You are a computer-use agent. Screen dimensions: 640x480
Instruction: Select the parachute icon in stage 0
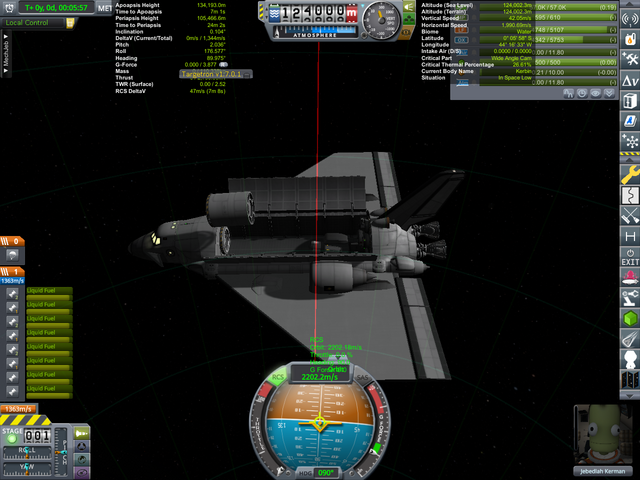tap(9, 254)
